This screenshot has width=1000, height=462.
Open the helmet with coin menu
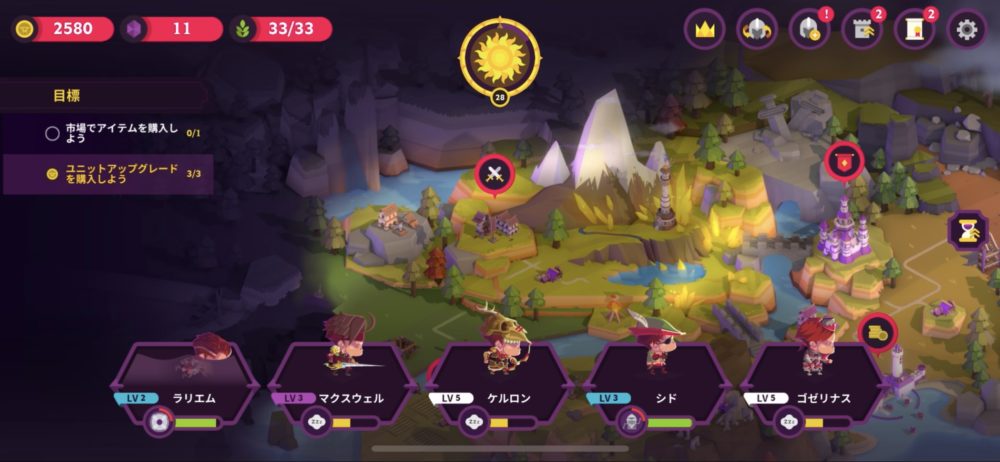[x=809, y=29]
